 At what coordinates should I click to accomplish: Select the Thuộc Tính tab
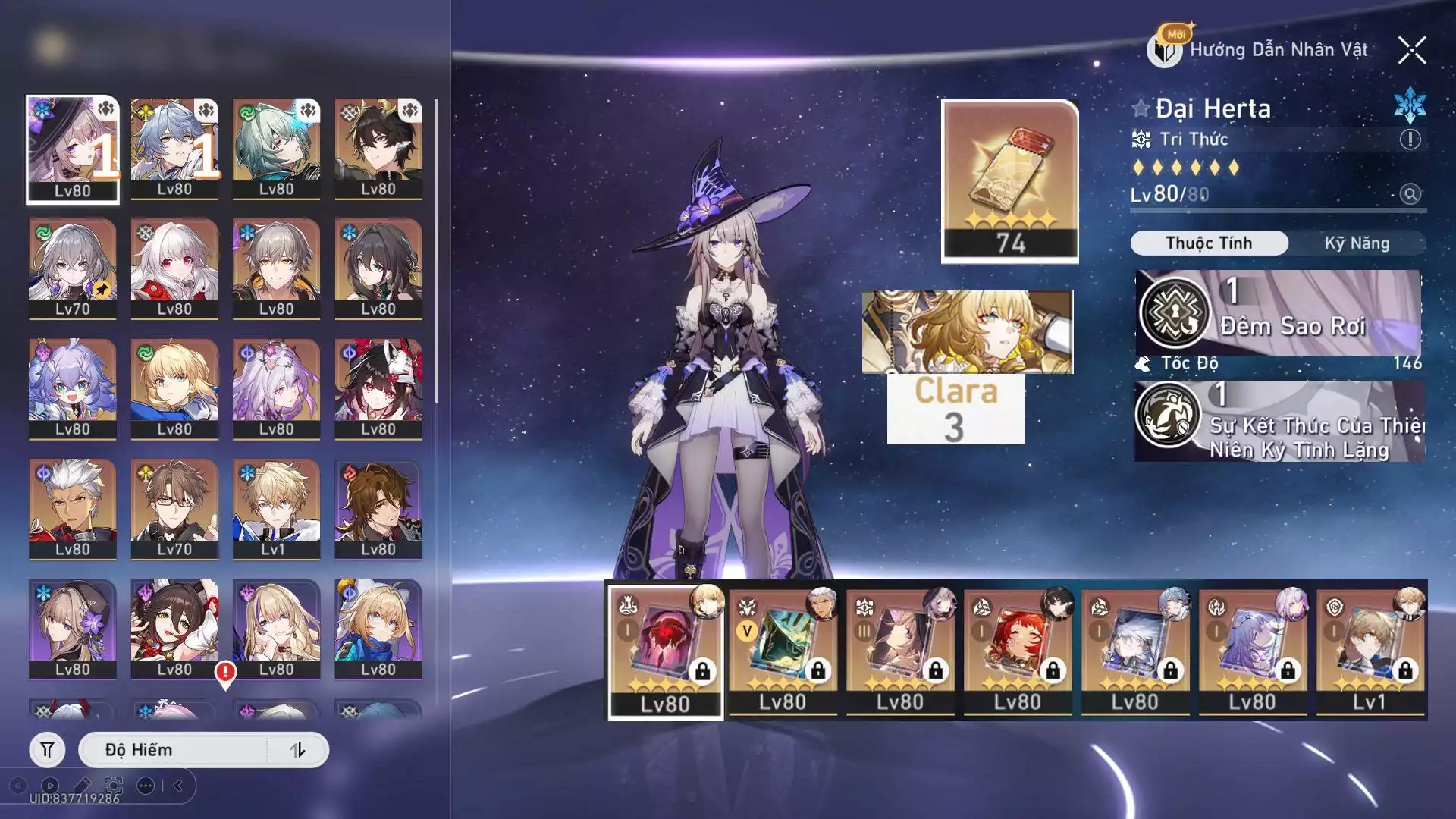pos(1209,243)
